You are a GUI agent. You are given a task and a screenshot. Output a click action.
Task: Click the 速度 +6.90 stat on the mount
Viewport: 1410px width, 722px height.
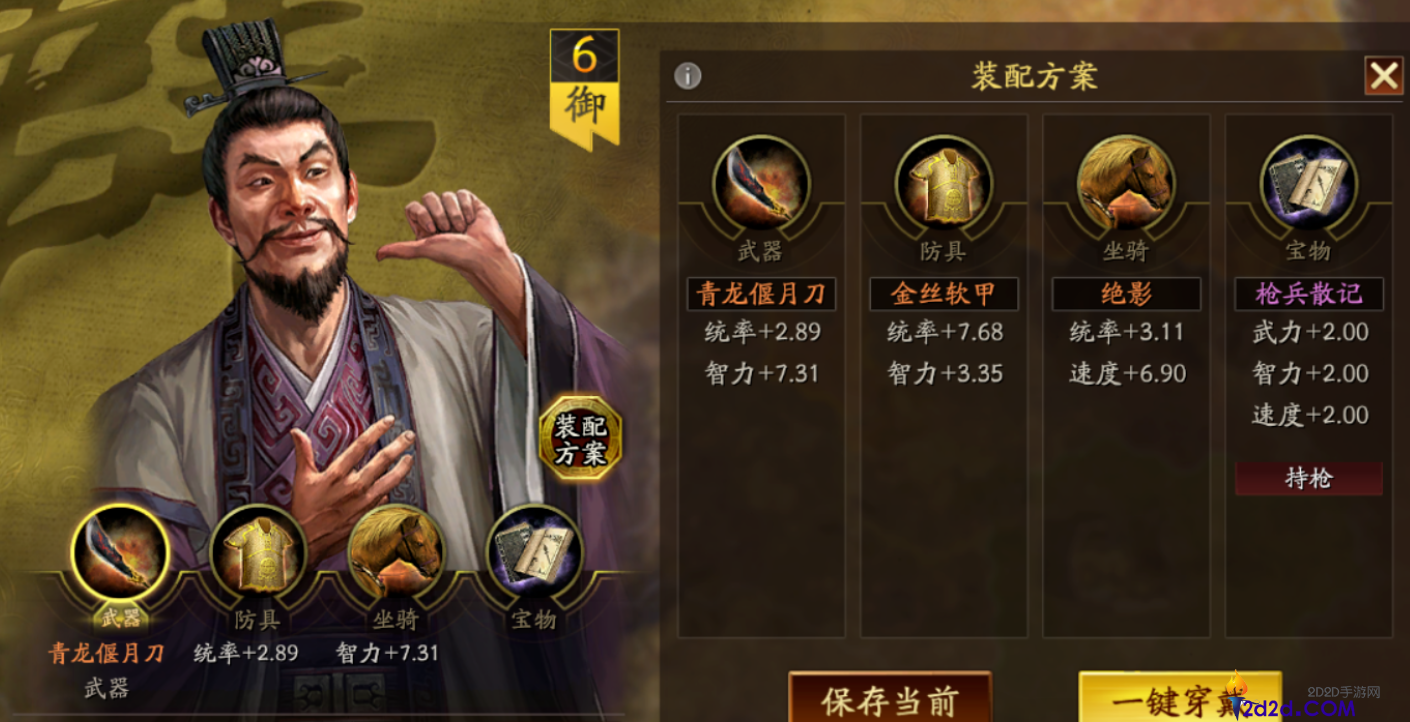(x=1125, y=372)
